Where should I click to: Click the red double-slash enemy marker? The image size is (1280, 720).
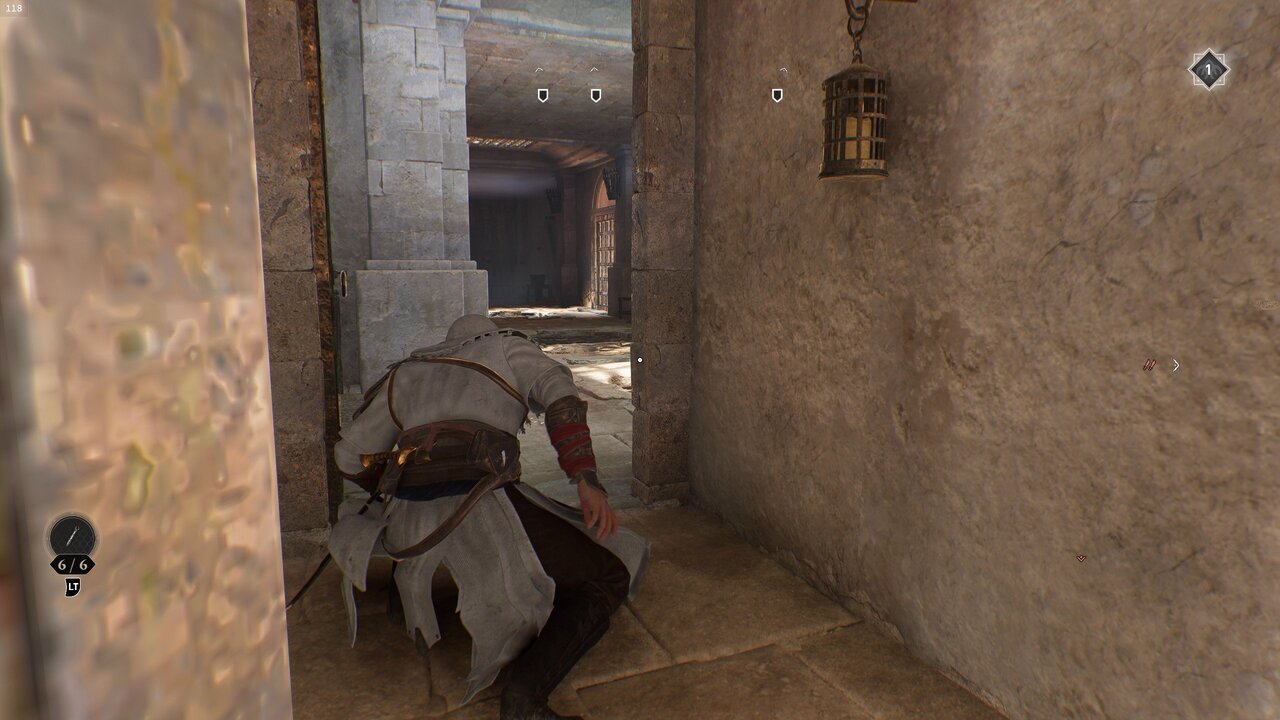(1149, 365)
